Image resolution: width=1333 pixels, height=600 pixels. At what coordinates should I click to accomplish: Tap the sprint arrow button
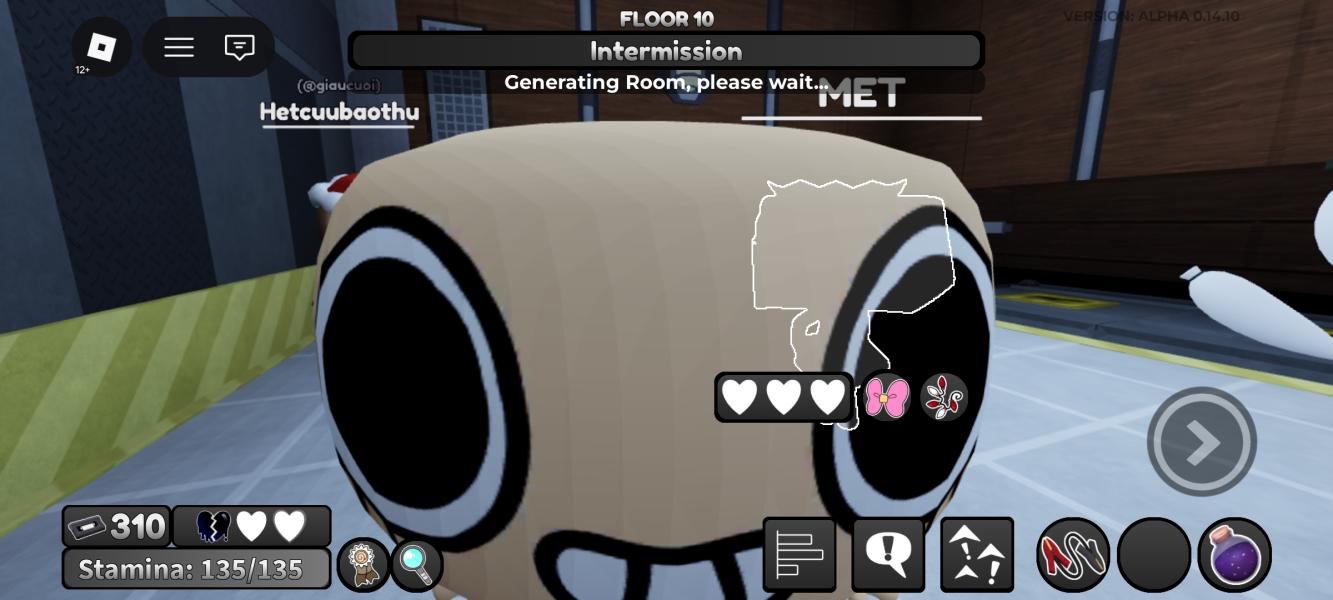click(x=1201, y=442)
